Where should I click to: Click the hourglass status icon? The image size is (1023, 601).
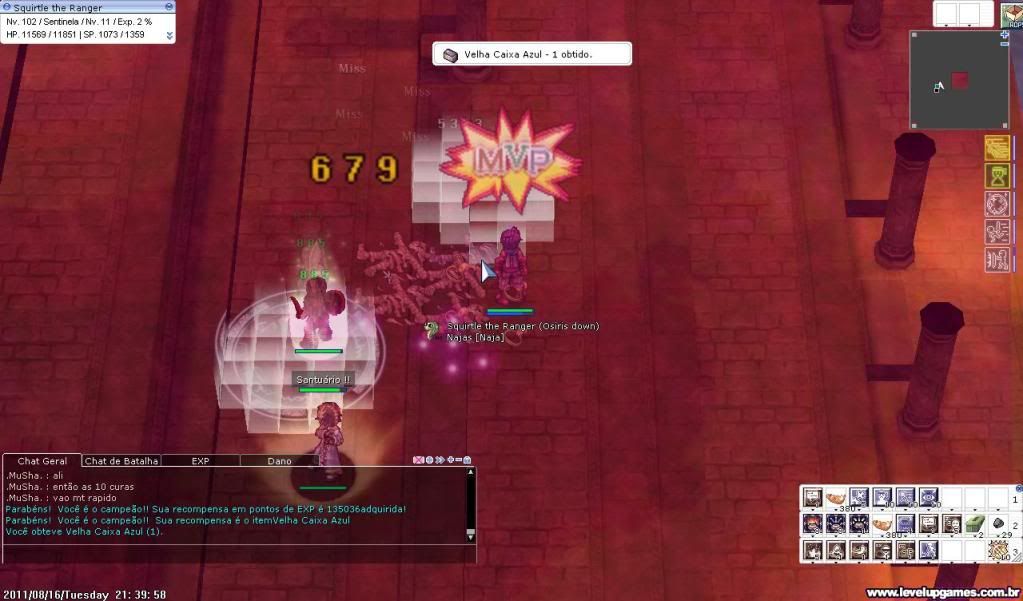click(997, 176)
